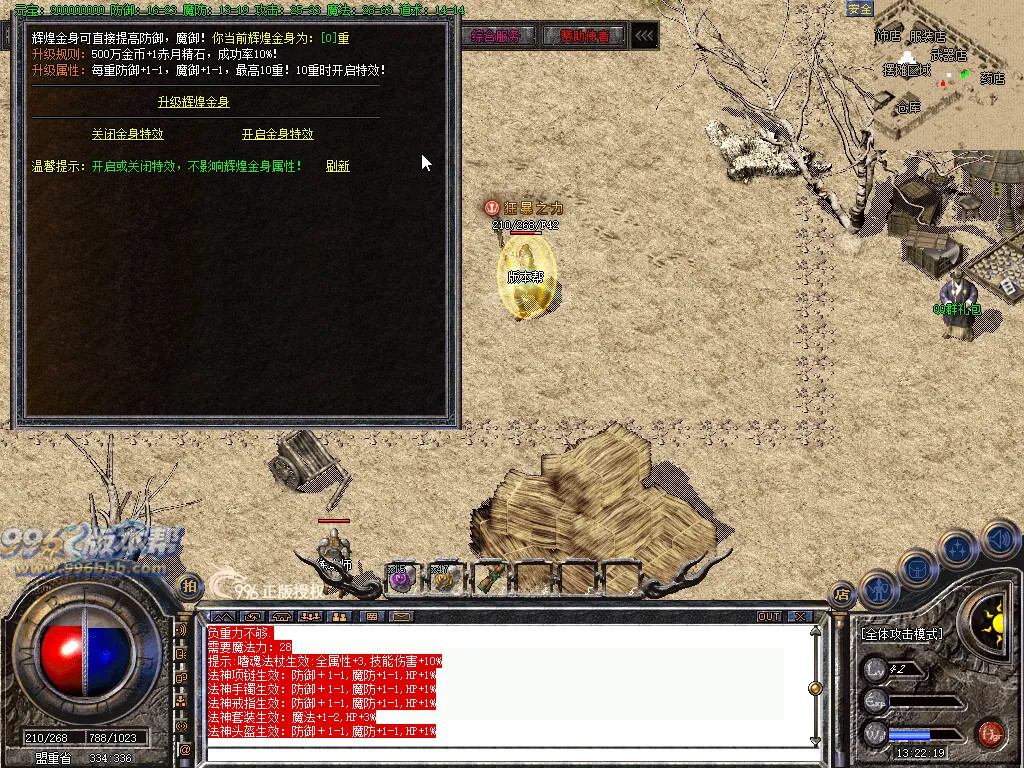
Task: Open the character equipment round icon
Action: pyautogui.click(x=878, y=589)
